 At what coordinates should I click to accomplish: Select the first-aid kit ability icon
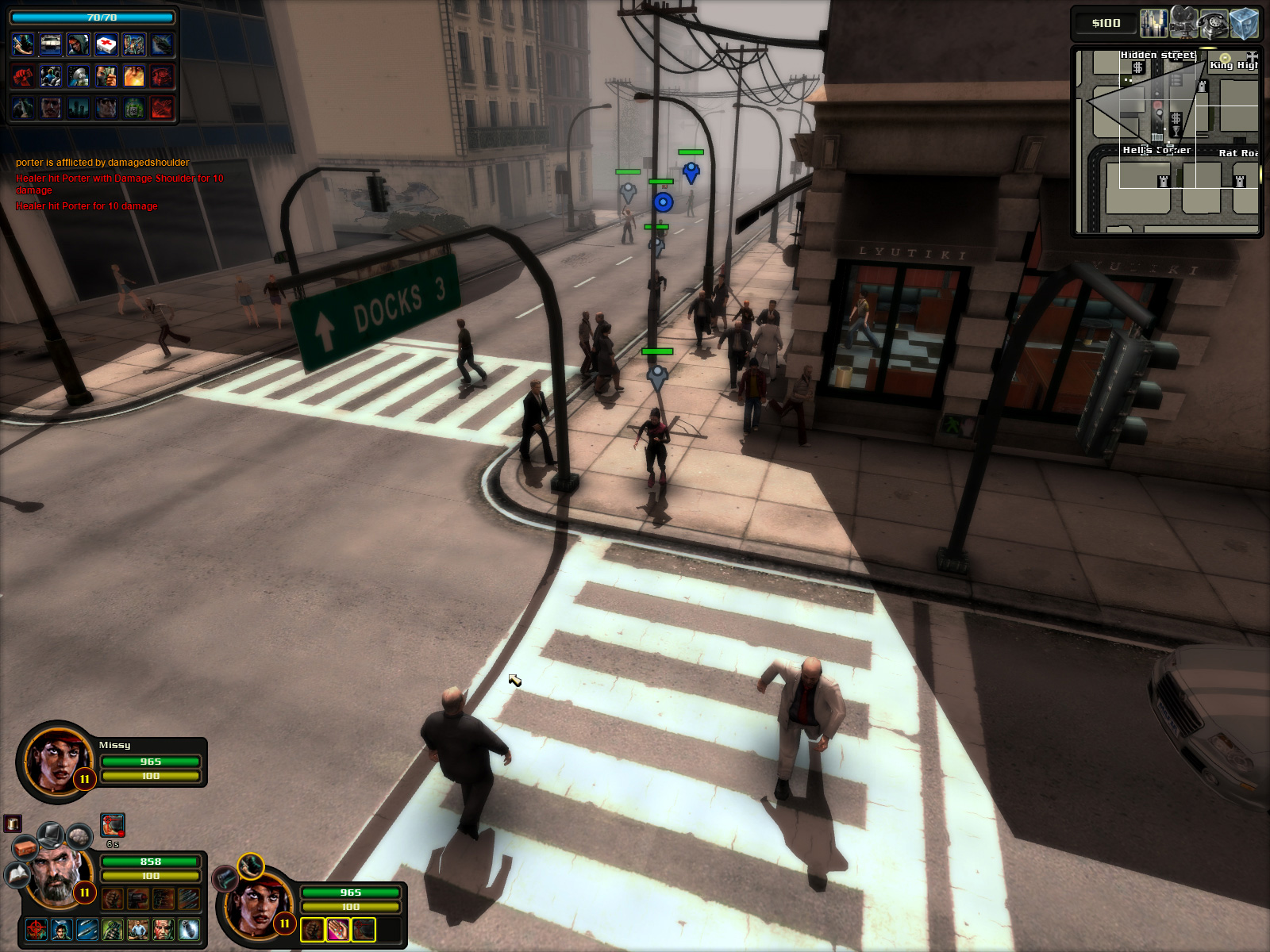tap(106, 44)
